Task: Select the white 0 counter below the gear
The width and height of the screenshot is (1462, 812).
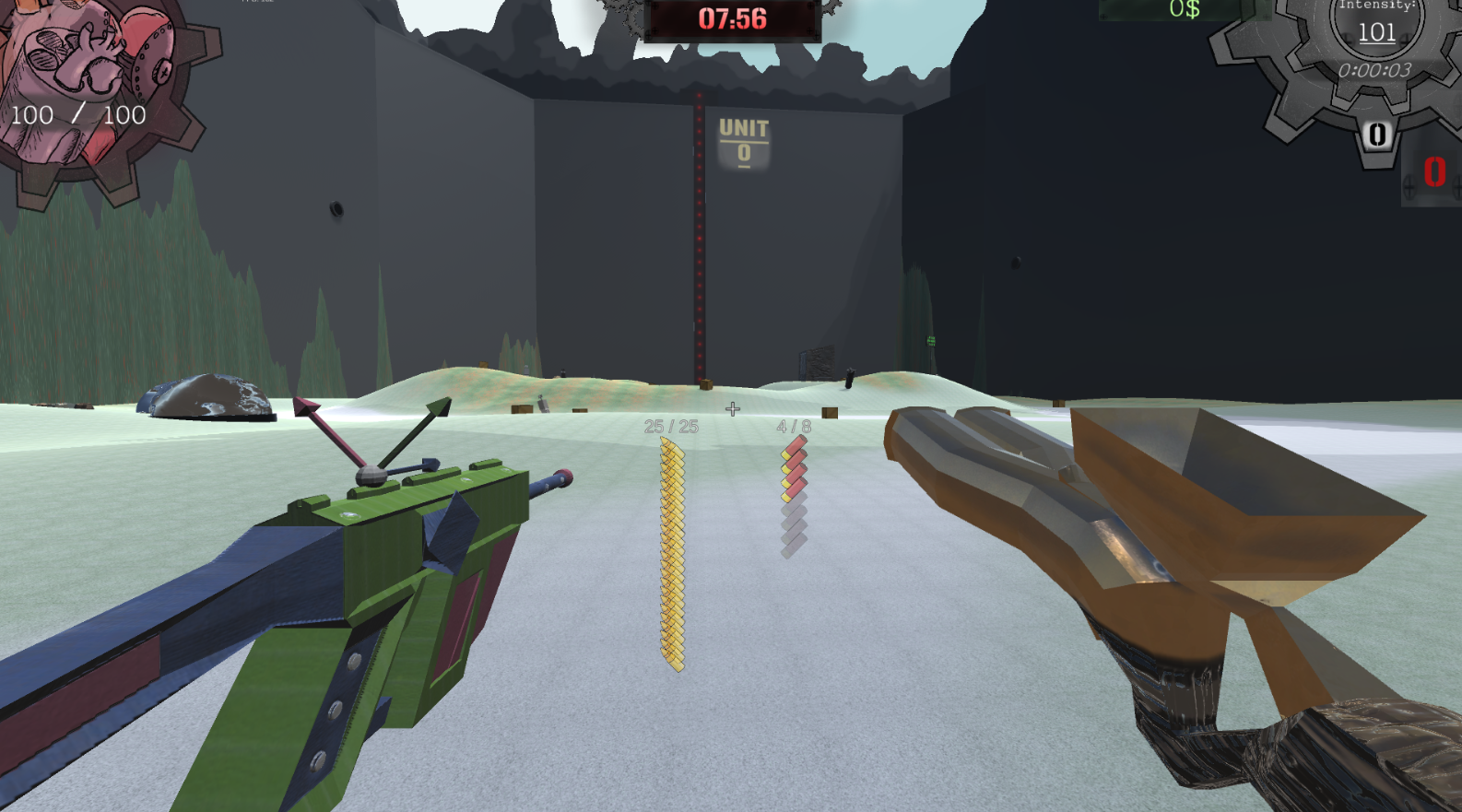Action: [1375, 135]
